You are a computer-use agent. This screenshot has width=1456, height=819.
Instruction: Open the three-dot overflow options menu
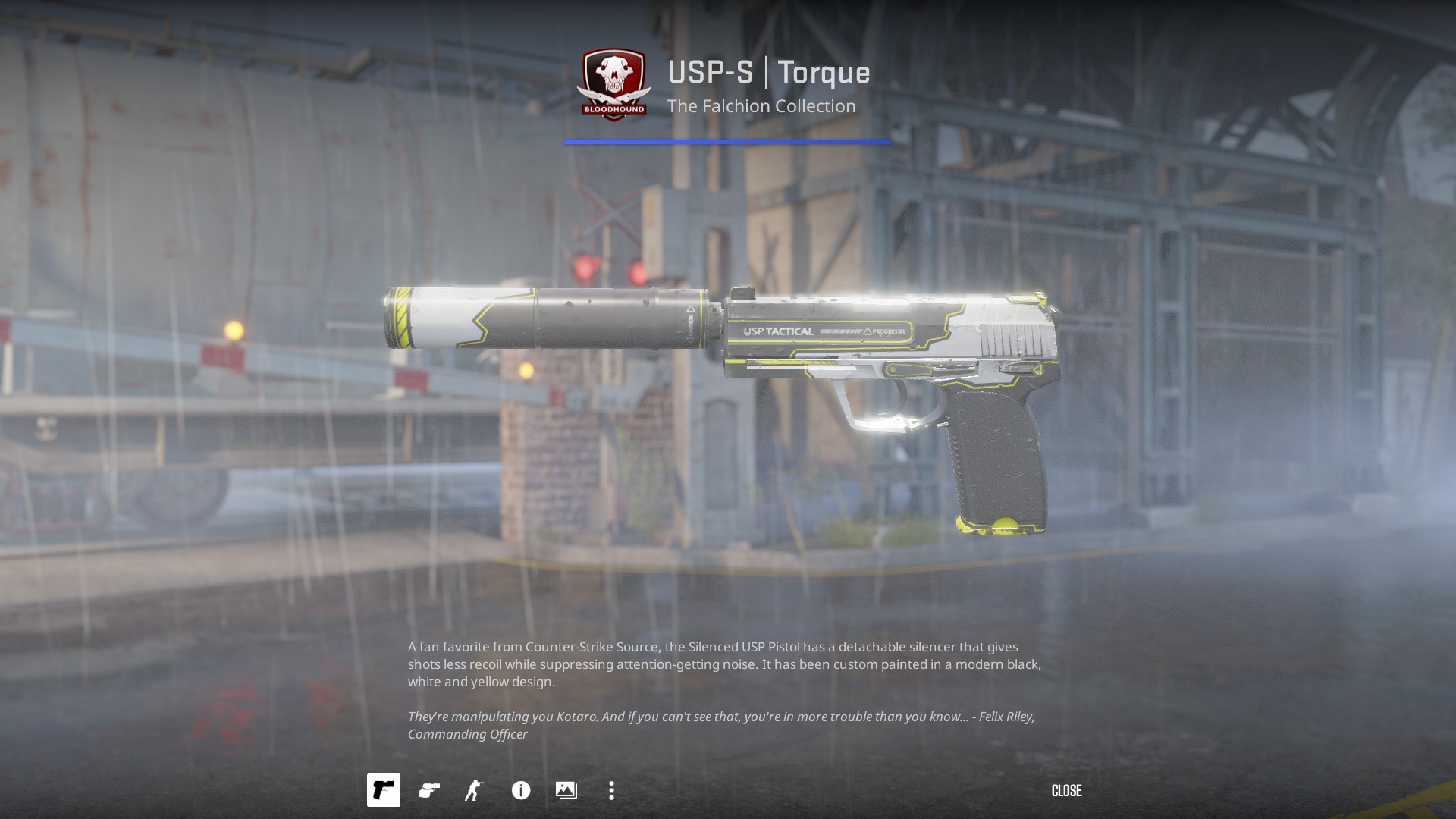pos(612,790)
